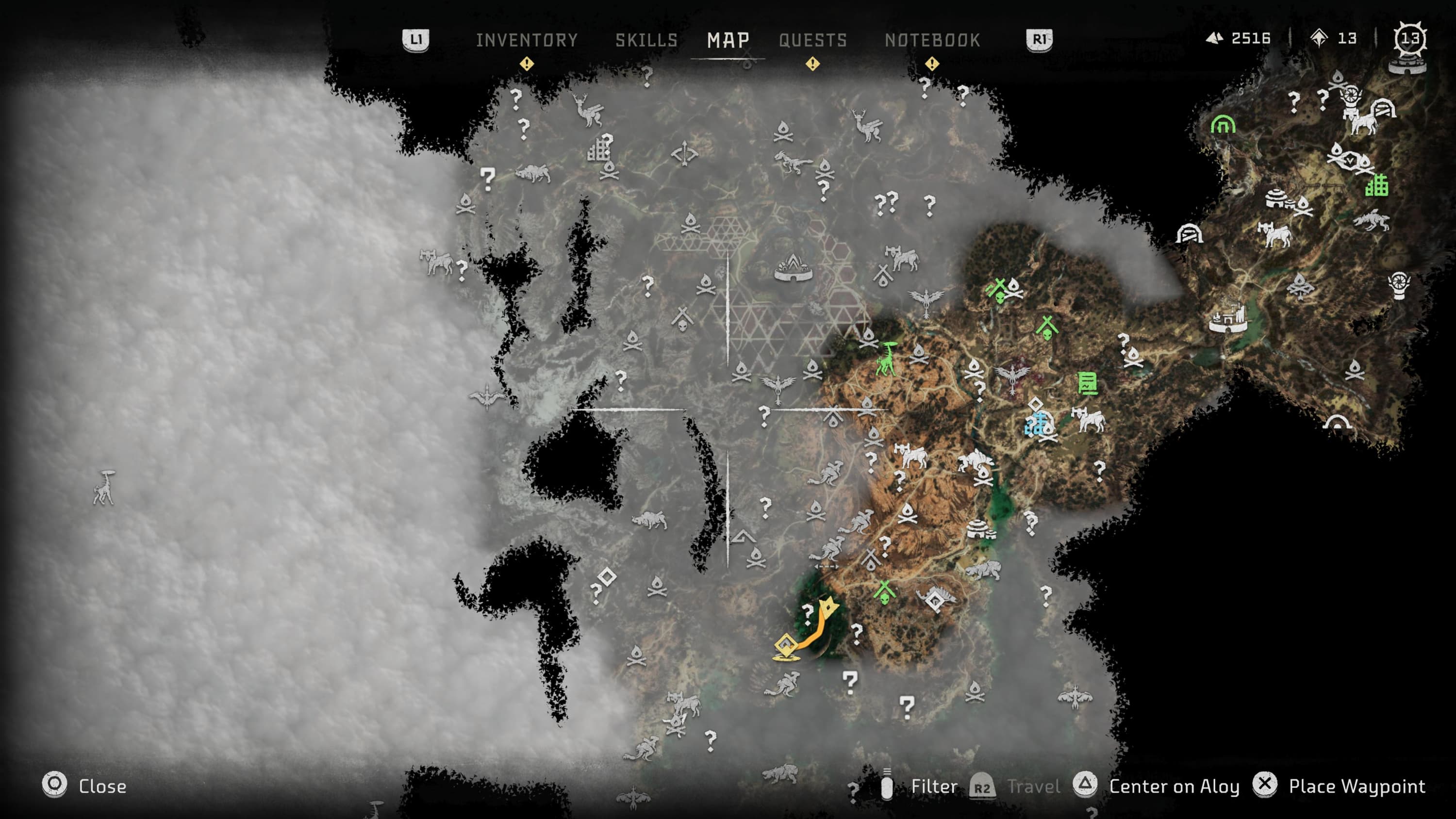Select the walled town marker by the green river
This screenshot has width=1456, height=819.
(1228, 318)
